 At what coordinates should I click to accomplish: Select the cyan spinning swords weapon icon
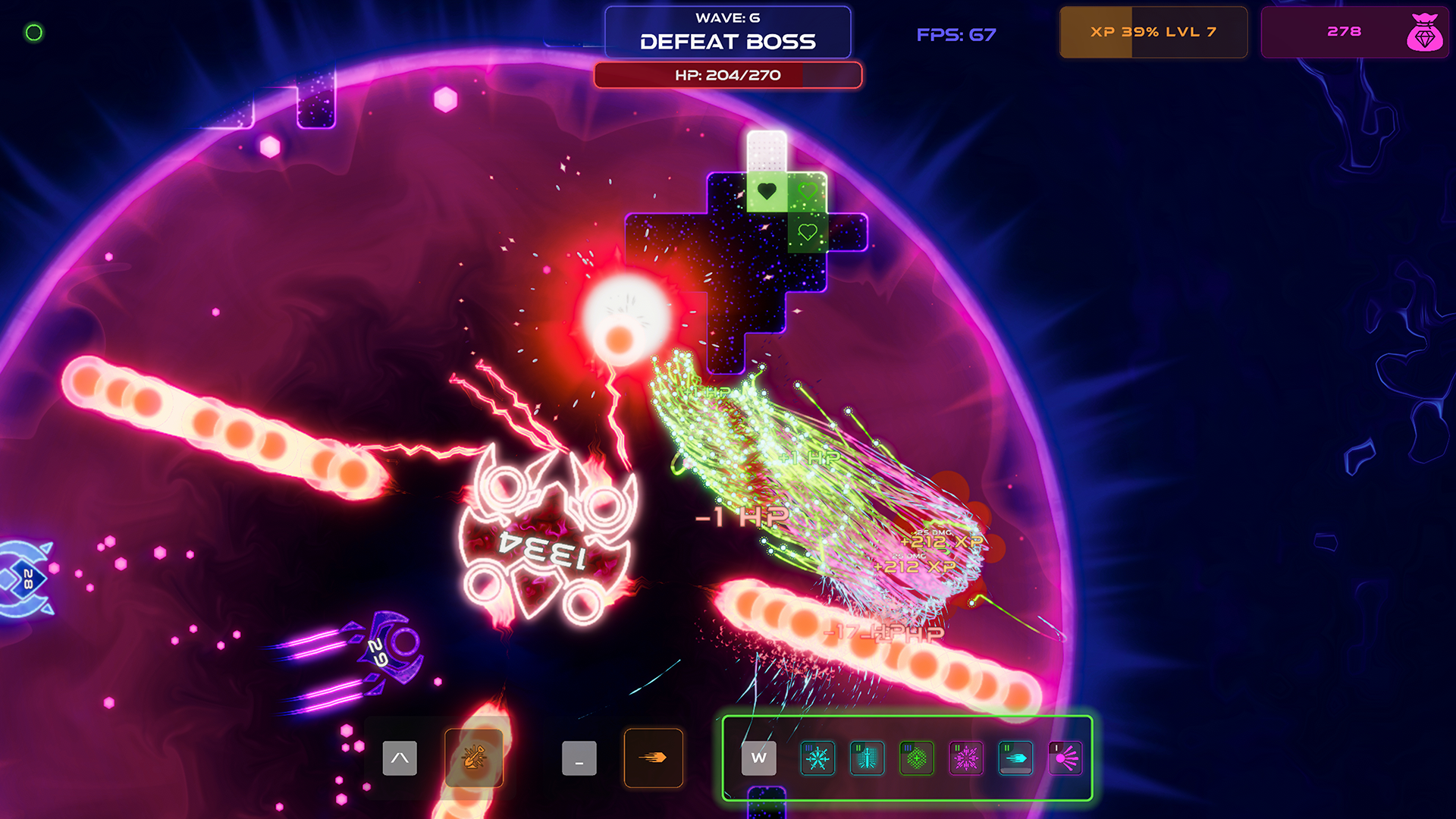817,758
